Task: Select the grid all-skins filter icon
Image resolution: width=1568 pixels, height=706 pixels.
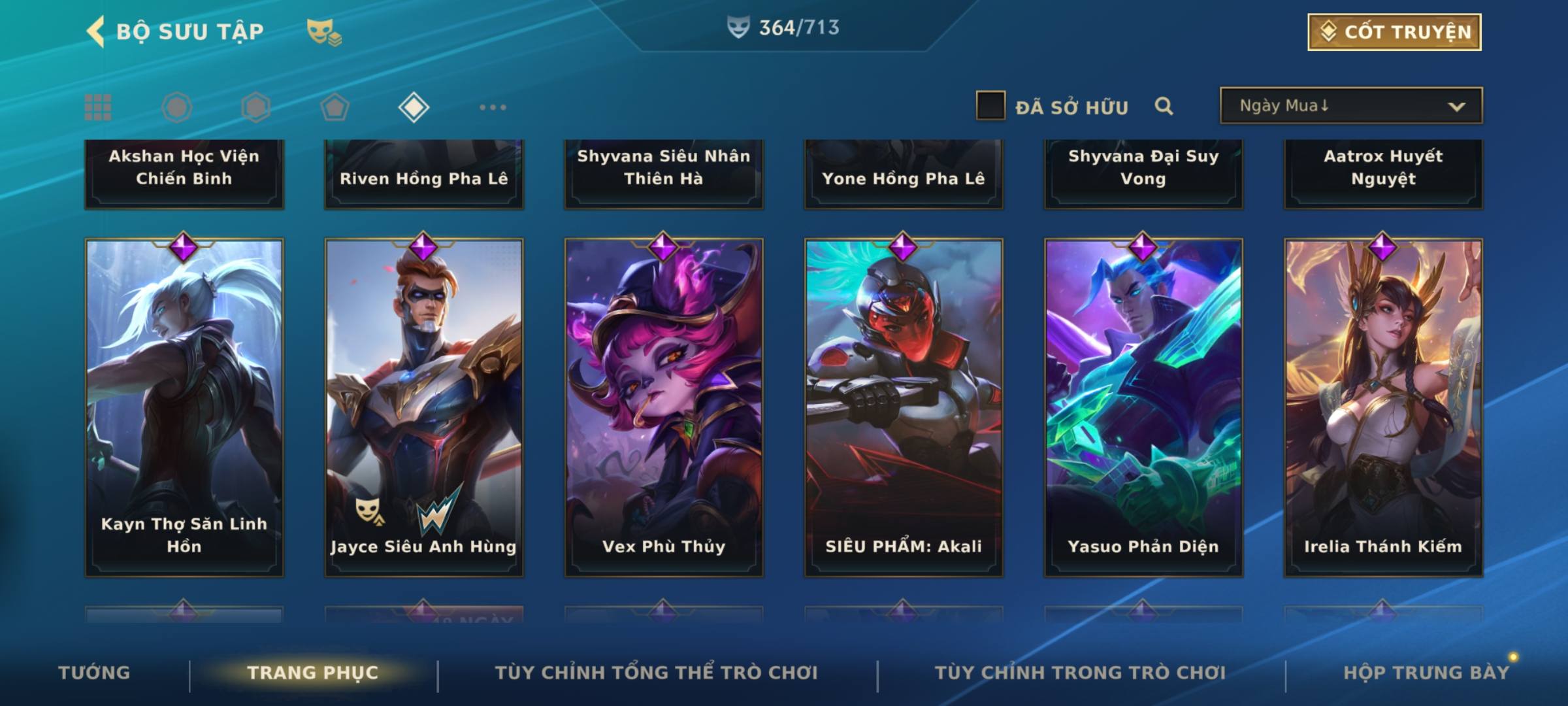Action: coord(98,107)
